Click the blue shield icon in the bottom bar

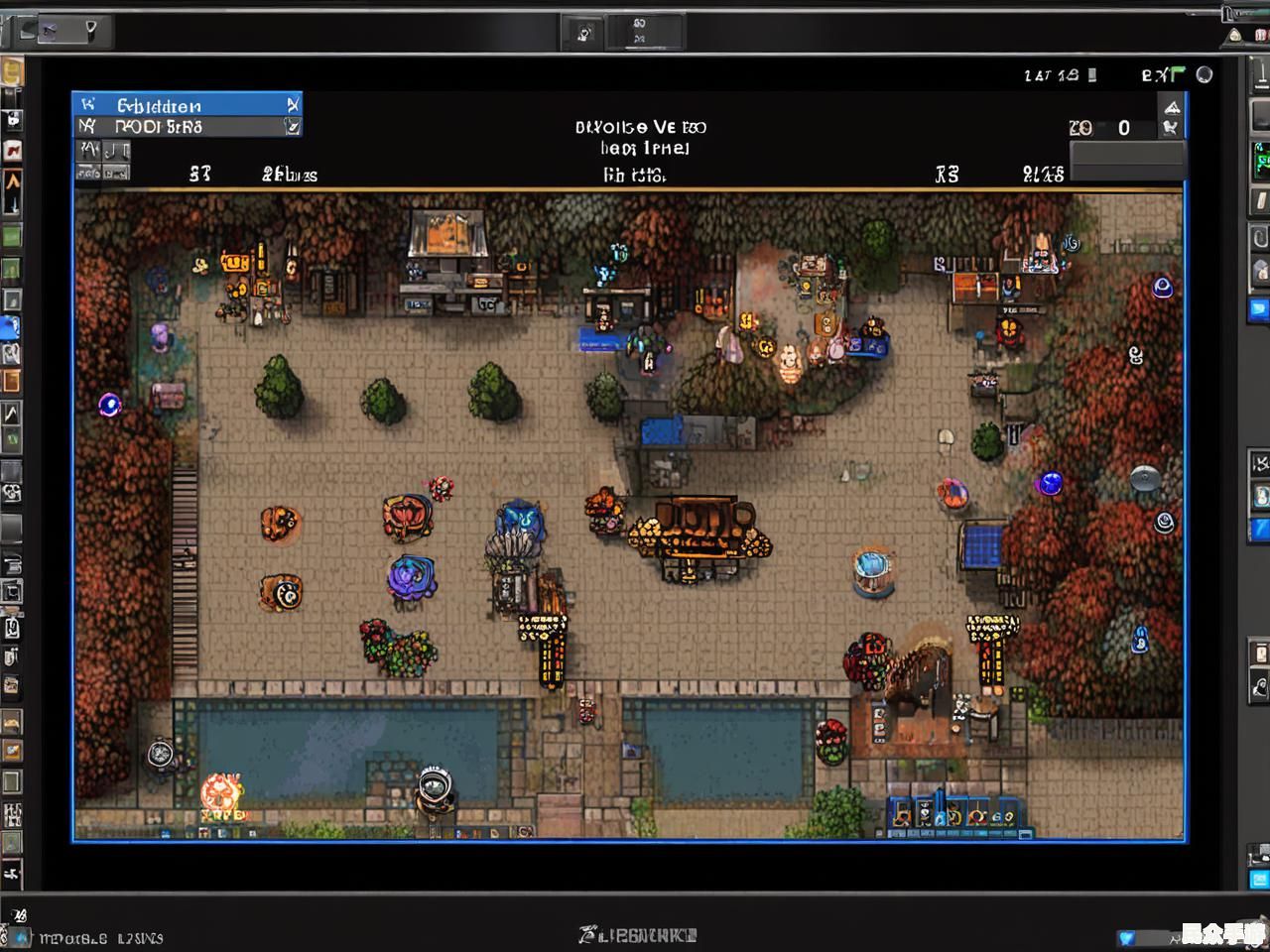click(1126, 937)
